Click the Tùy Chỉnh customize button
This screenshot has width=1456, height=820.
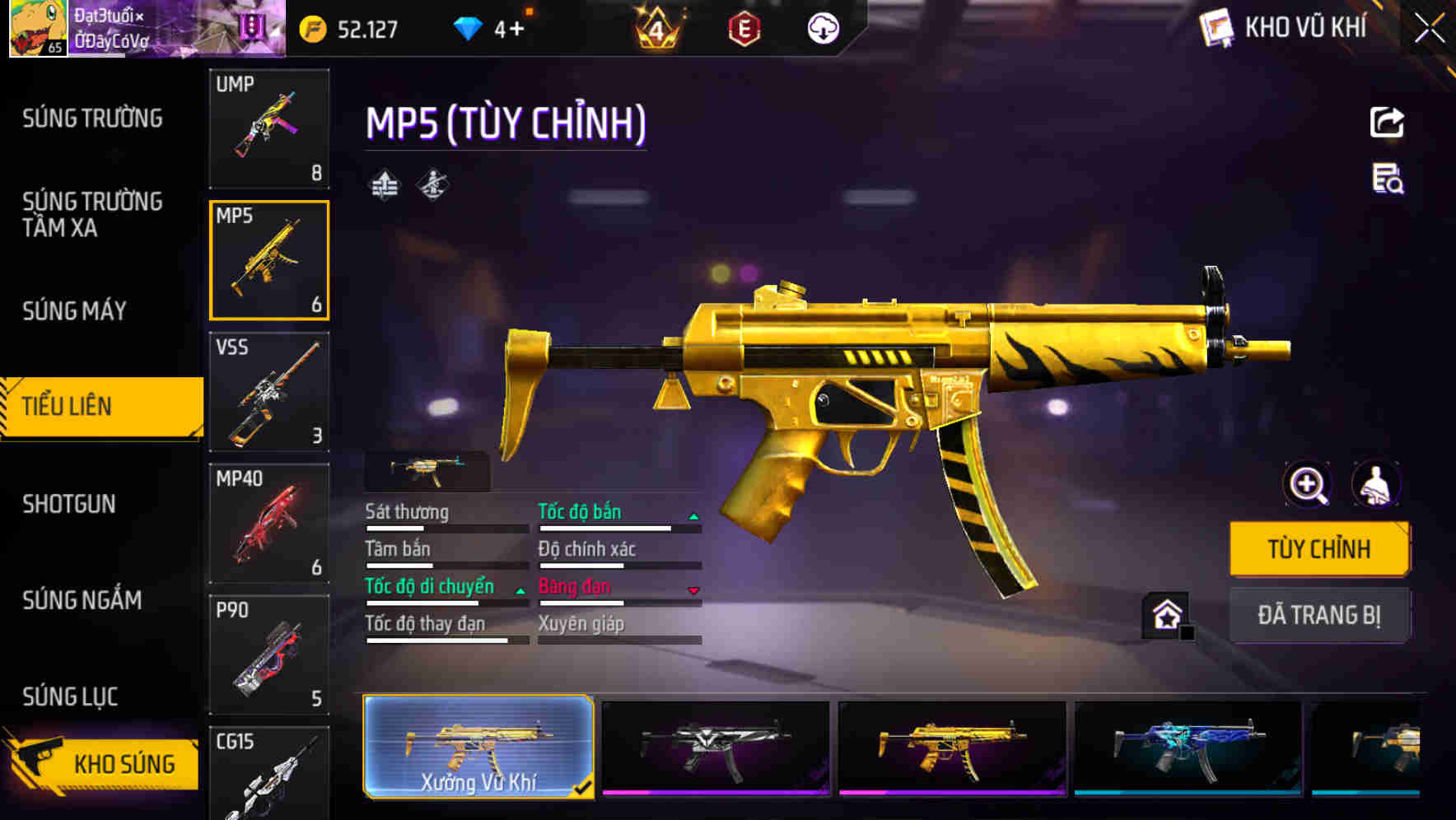point(1318,549)
